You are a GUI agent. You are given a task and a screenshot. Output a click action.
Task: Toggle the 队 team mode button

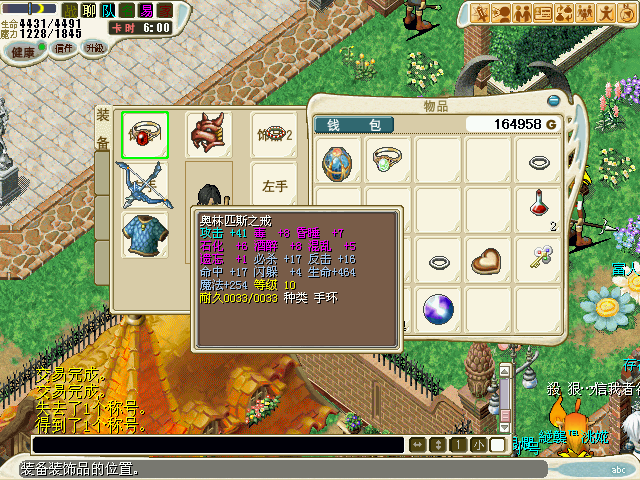click(107, 10)
